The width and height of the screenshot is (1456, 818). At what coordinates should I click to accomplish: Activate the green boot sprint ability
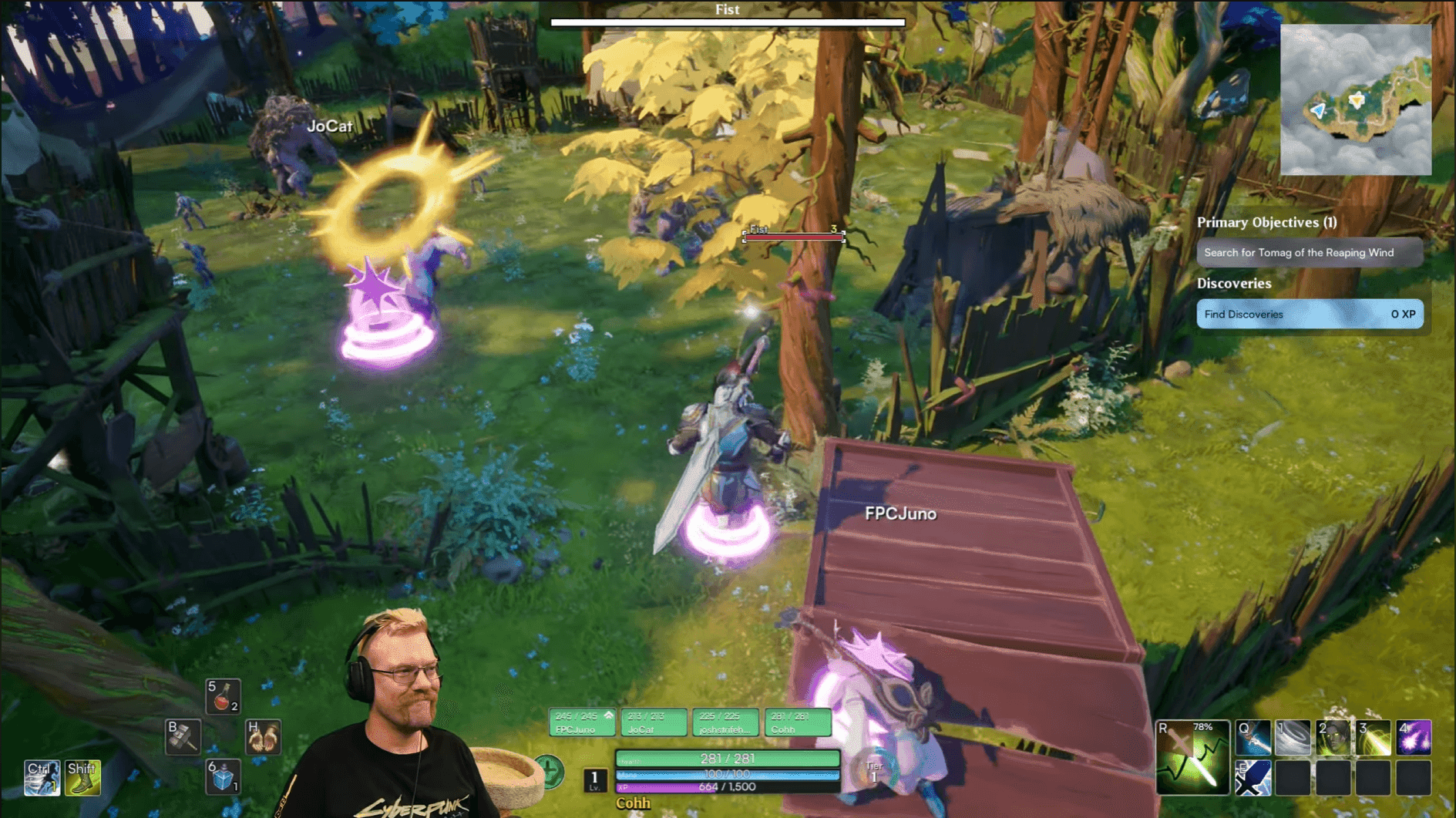(x=82, y=777)
